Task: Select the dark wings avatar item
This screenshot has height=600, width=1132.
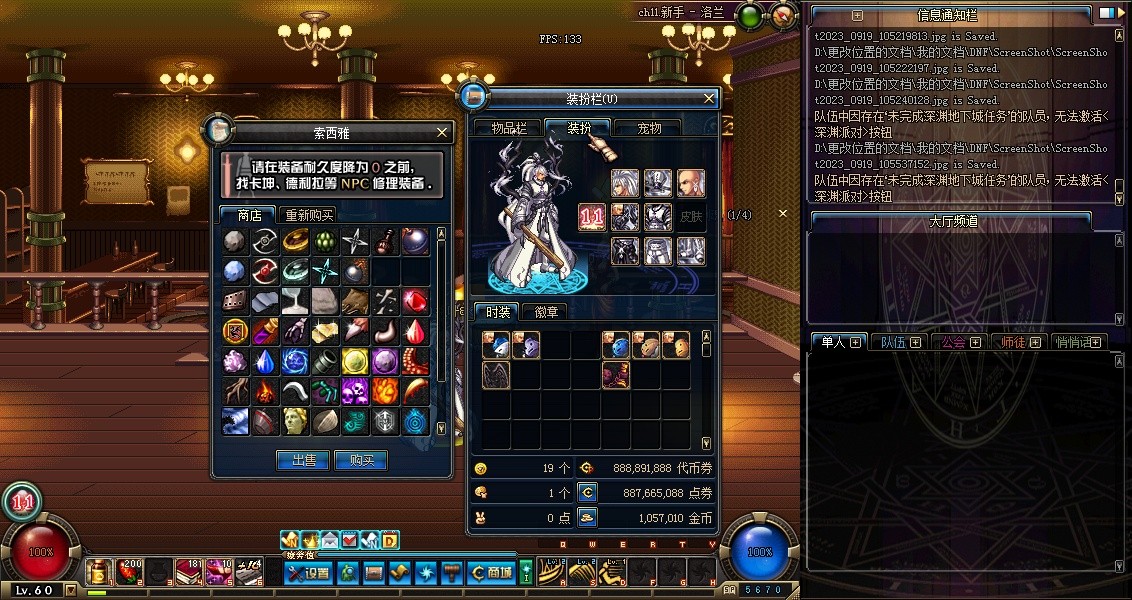Action: pyautogui.click(x=496, y=375)
